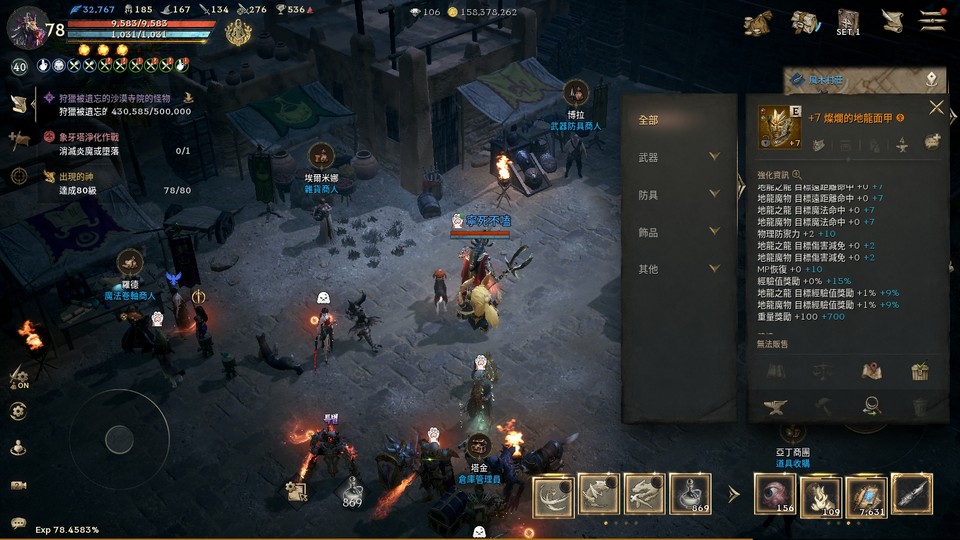The image size is (960, 540).
Task: Click the player character portrait
Action: [25, 26]
